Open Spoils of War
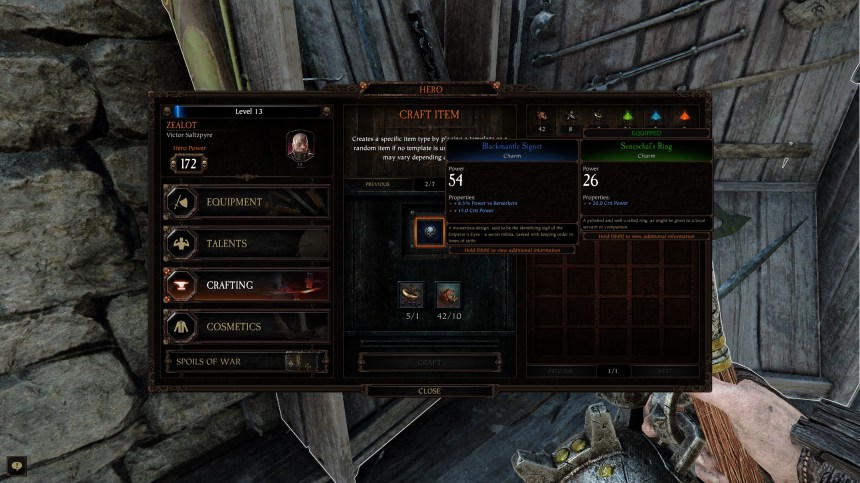860x483 pixels. click(x=246, y=362)
